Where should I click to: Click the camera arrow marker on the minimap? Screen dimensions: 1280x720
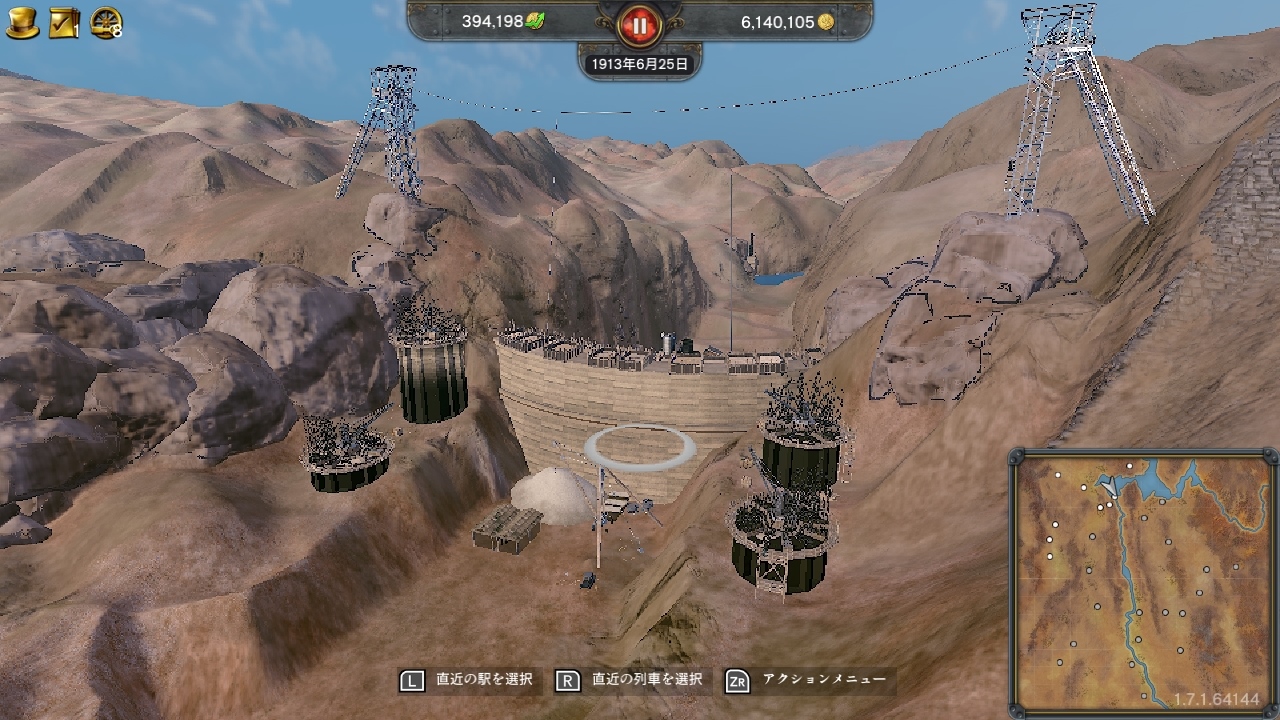coord(1111,486)
